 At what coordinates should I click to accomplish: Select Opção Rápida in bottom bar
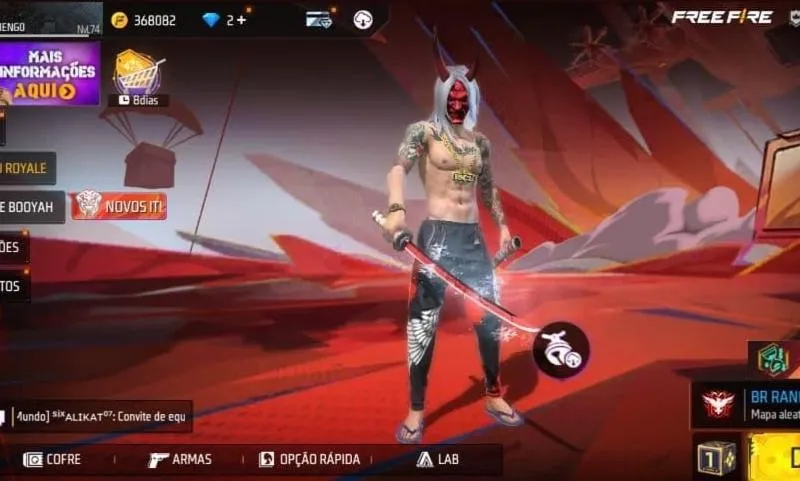click(310, 459)
